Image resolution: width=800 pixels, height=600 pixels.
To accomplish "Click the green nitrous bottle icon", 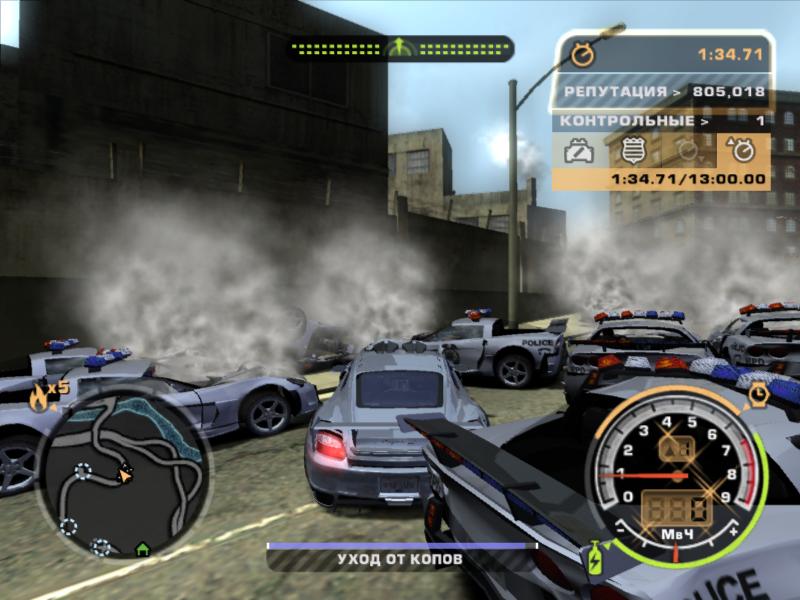I will (x=594, y=558).
